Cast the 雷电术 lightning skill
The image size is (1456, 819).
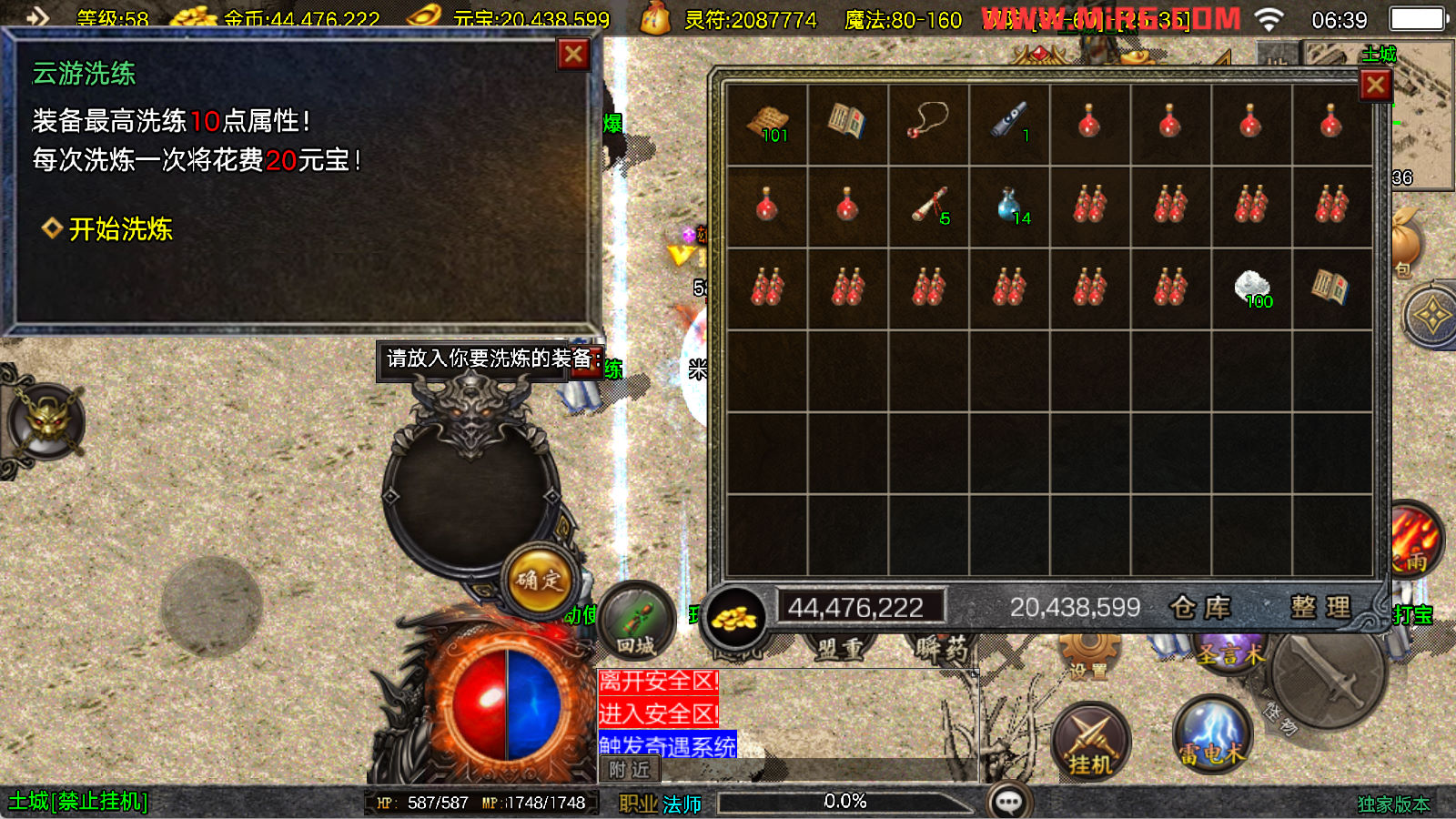1212,733
